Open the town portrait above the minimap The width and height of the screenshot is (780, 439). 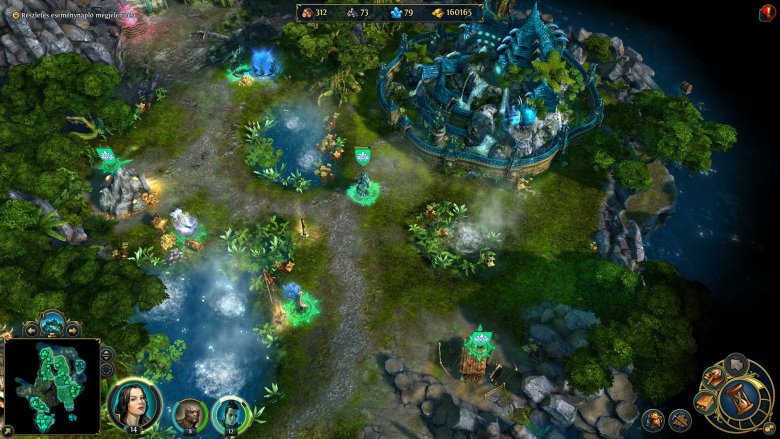52,324
